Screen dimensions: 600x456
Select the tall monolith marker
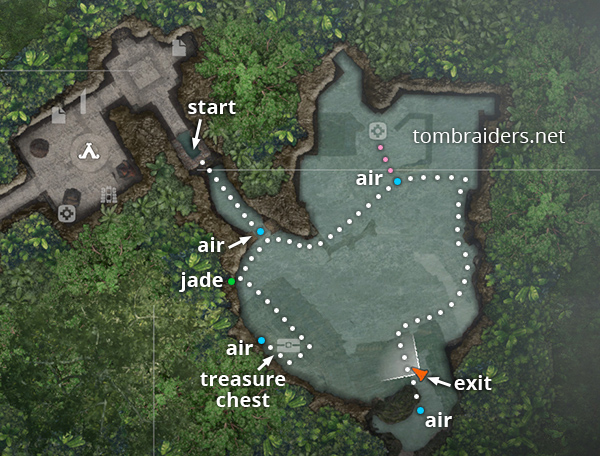point(84,103)
